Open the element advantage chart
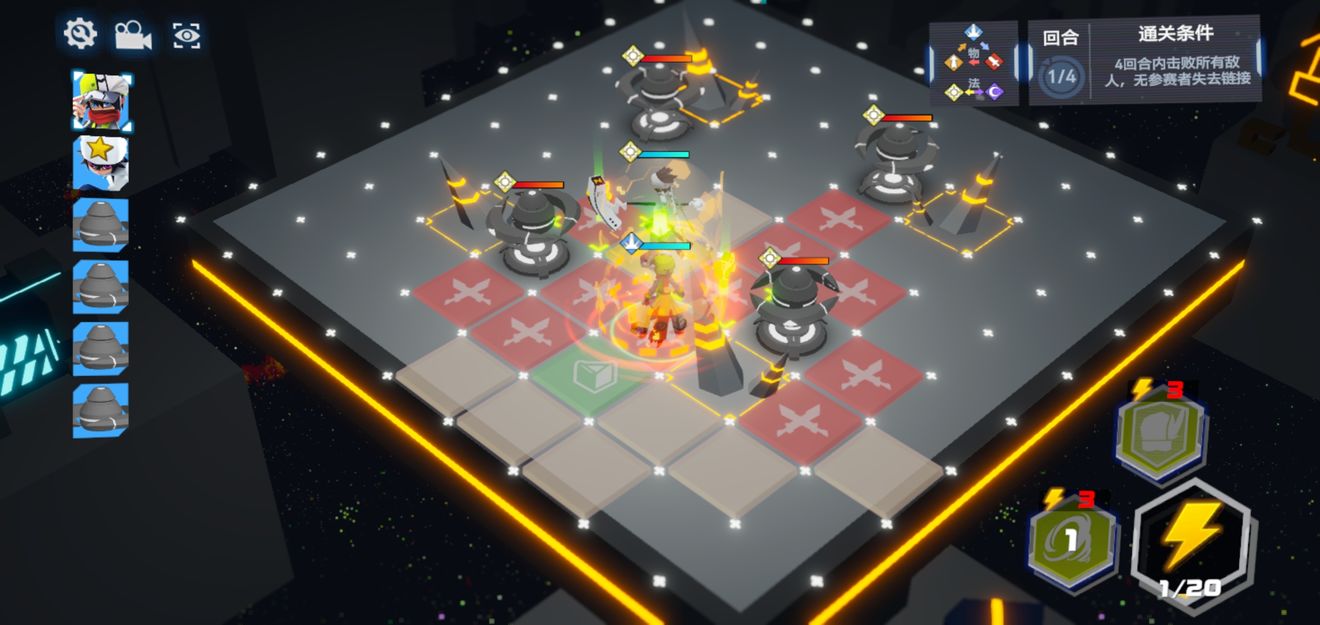Screen dimensions: 1320x625 pyautogui.click(x=973, y=63)
